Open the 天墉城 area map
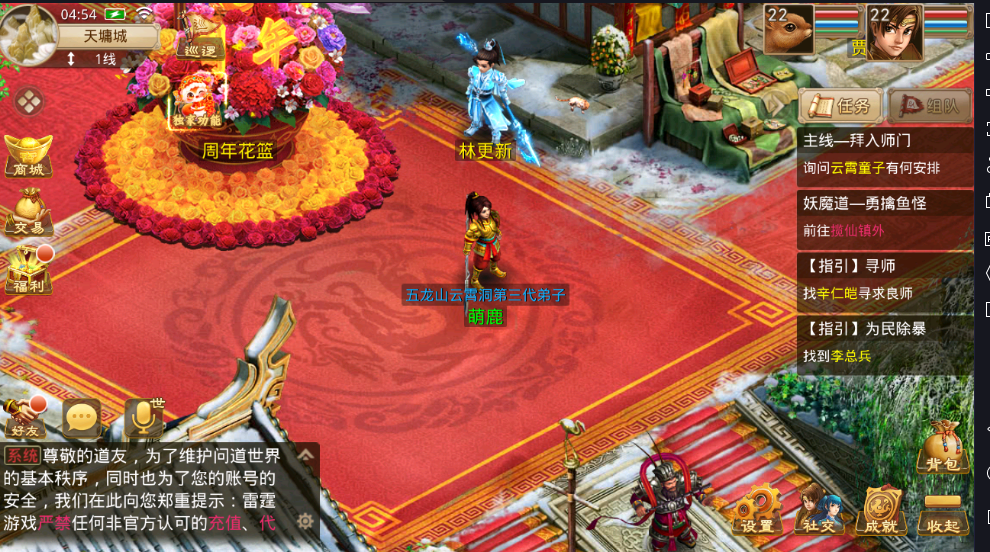 coord(105,35)
